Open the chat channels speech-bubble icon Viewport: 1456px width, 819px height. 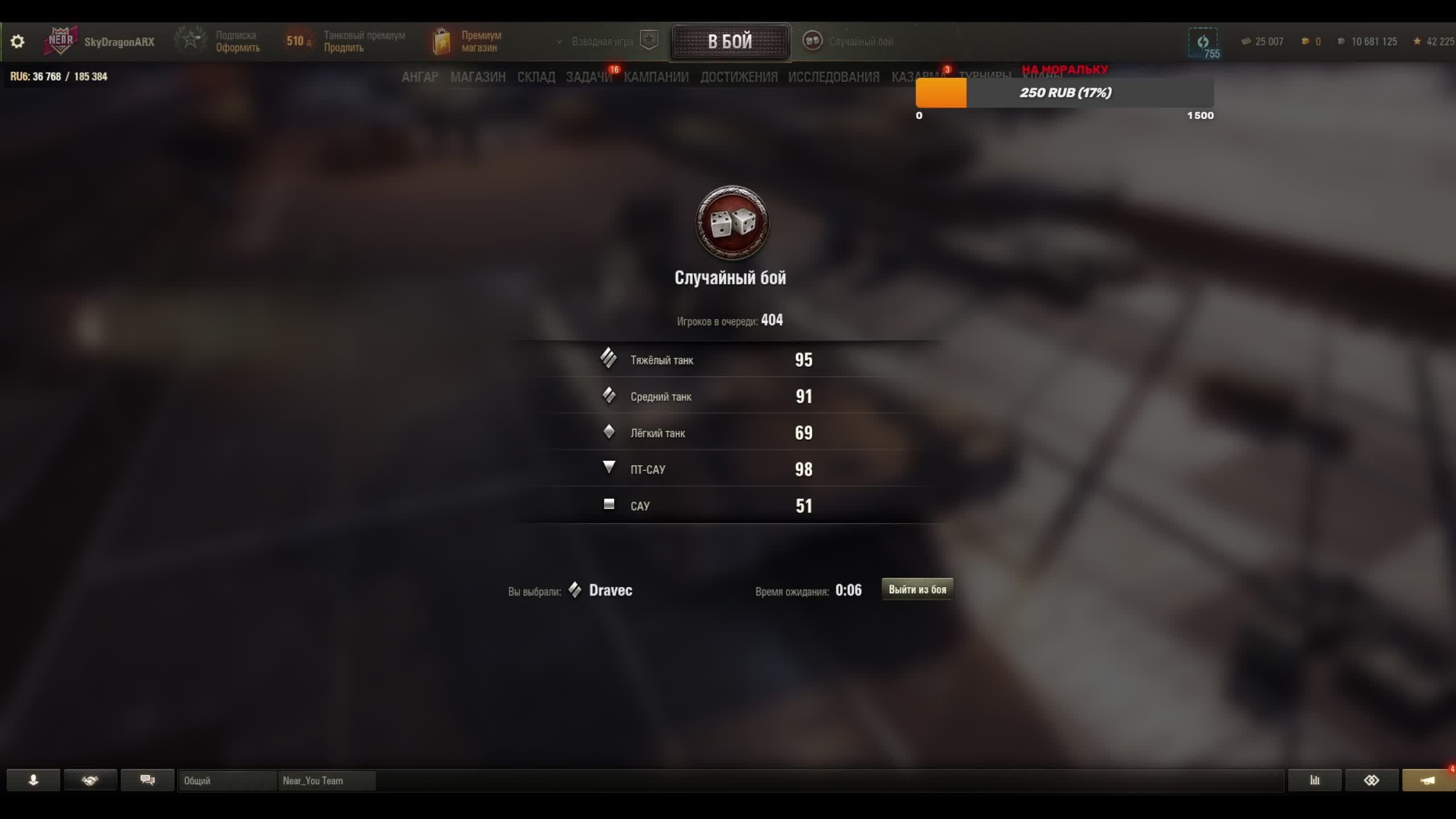point(147,780)
